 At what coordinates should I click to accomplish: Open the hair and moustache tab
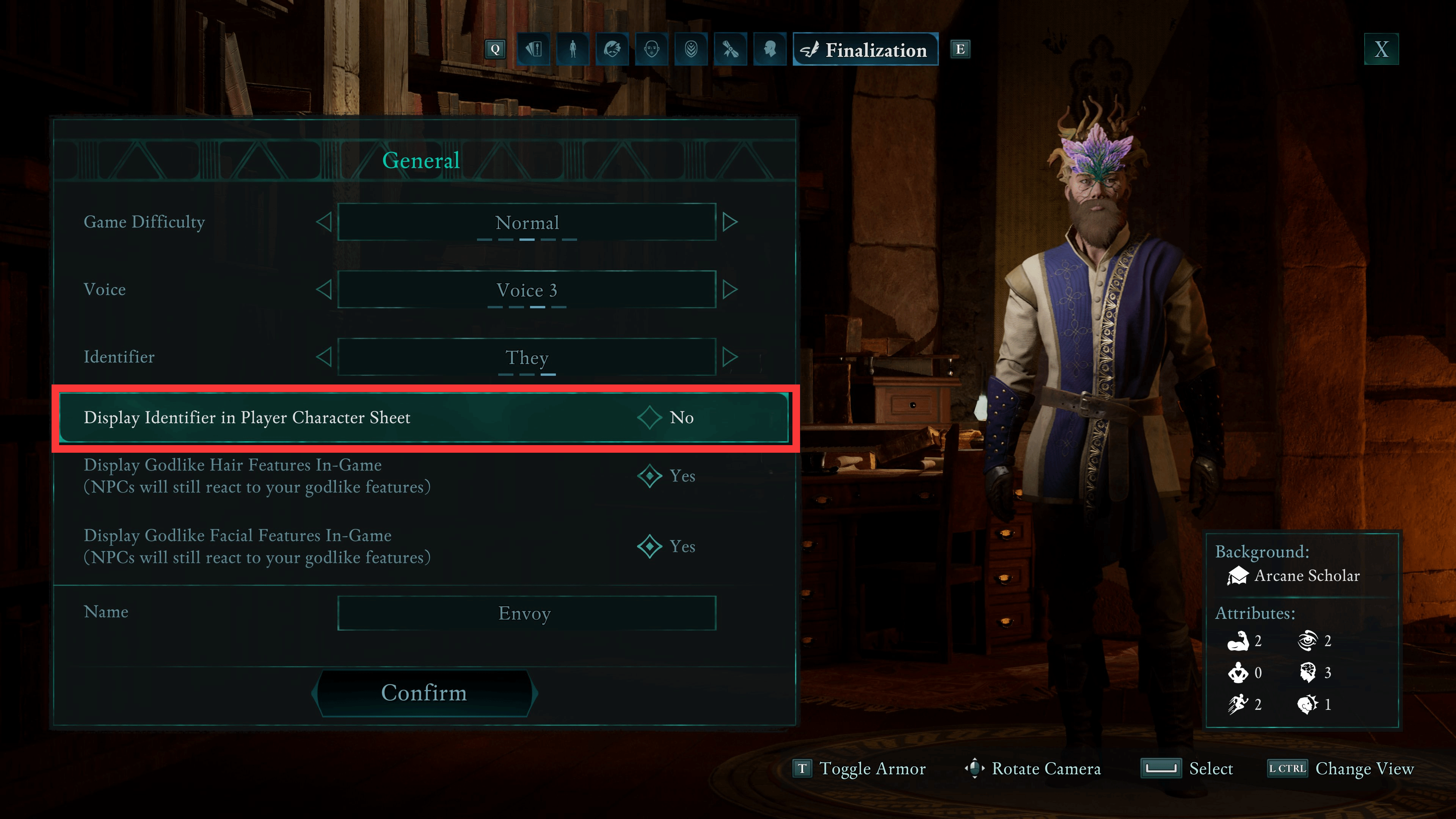(x=612, y=50)
